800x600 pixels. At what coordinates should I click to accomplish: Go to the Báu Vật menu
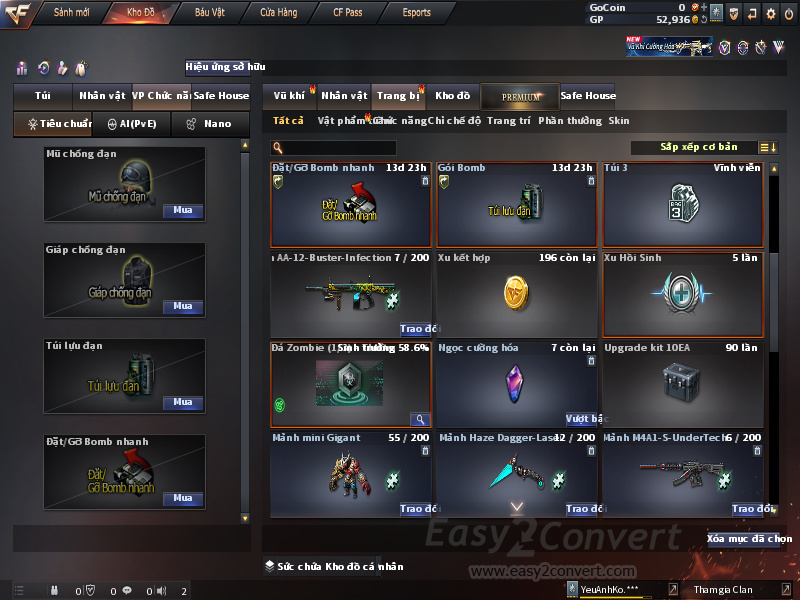[209, 13]
